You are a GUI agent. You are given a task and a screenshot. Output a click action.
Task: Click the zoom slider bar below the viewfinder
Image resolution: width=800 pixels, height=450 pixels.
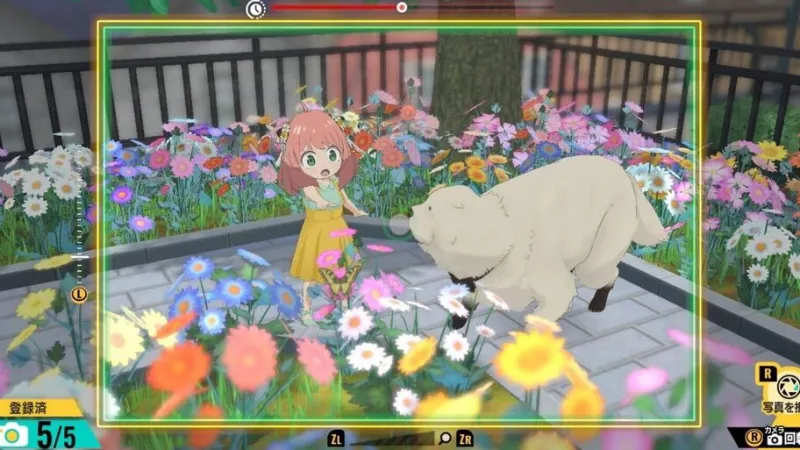(392, 438)
